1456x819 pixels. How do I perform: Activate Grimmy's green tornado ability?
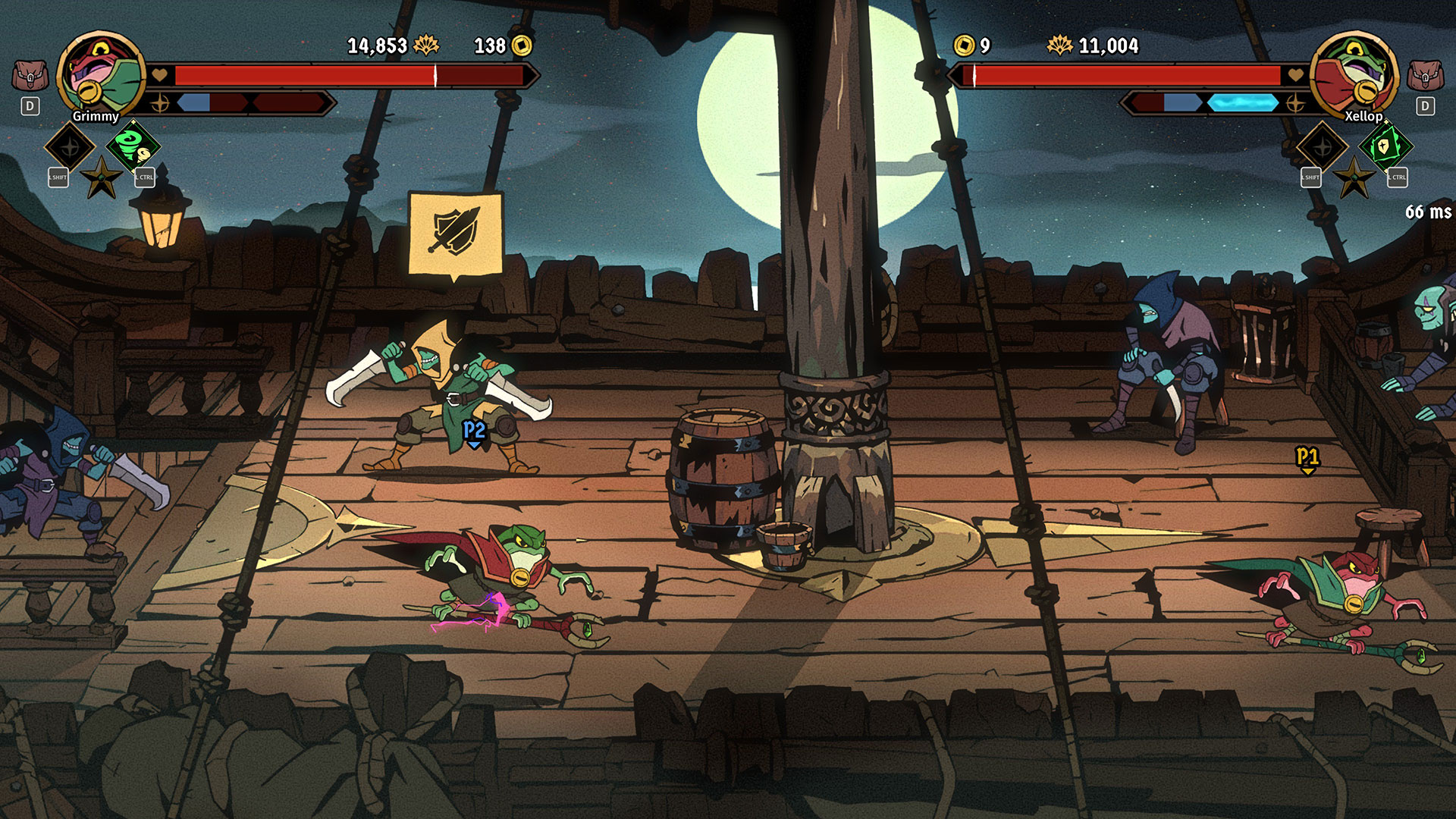point(133,146)
